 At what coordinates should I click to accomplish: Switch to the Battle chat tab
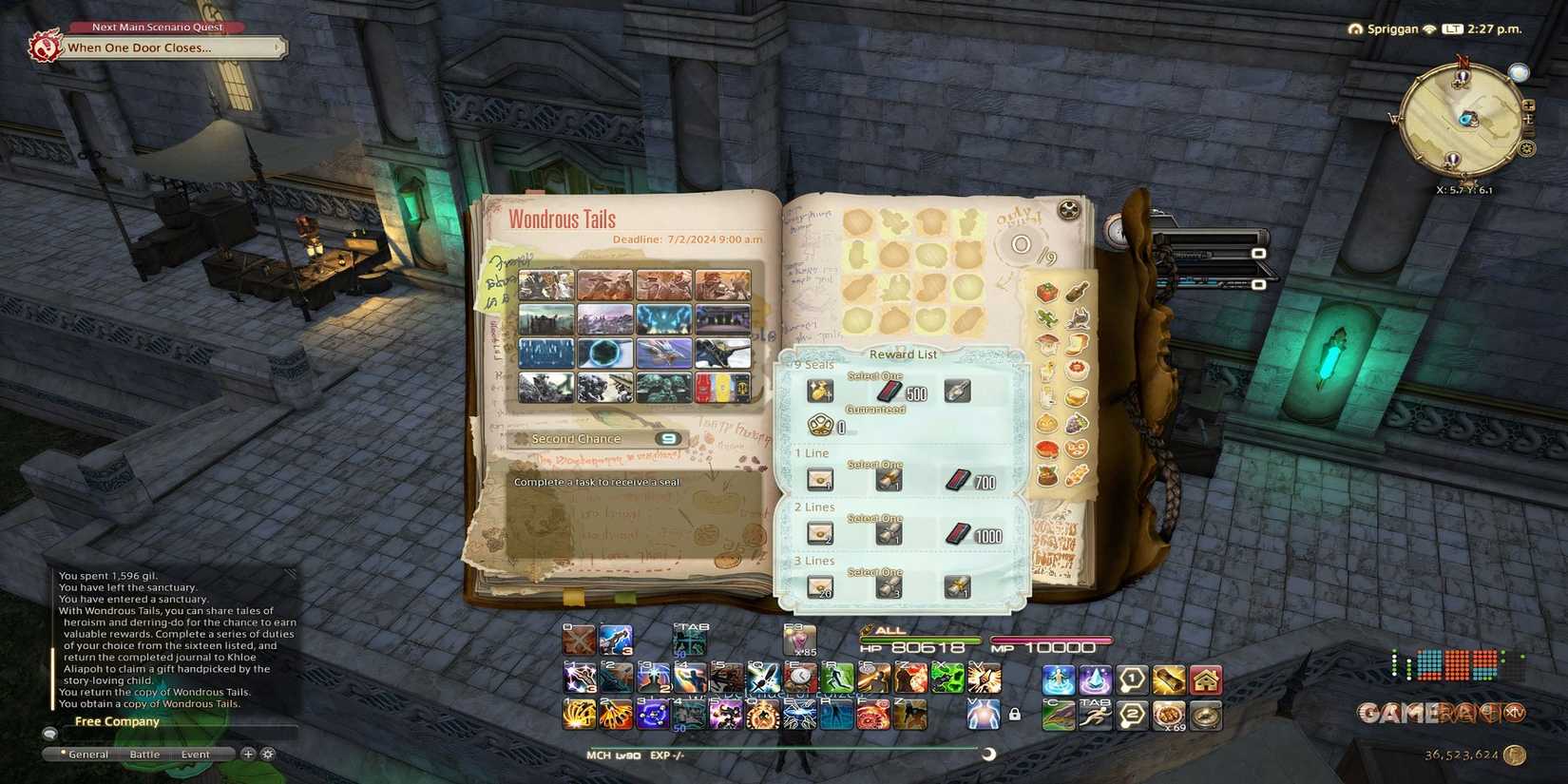coord(145,755)
